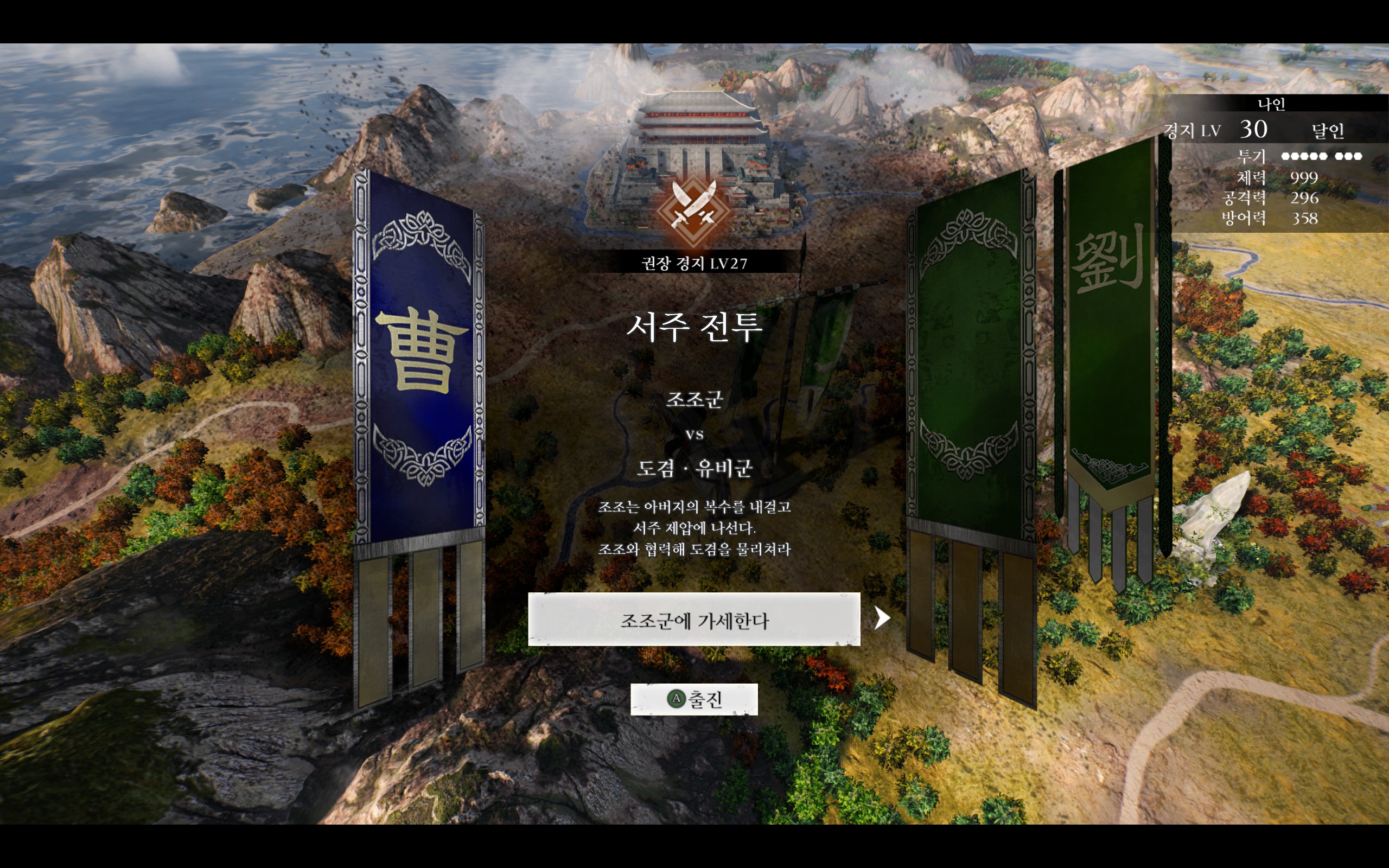Select the '조조군에 가세한다' faction option

693,620
